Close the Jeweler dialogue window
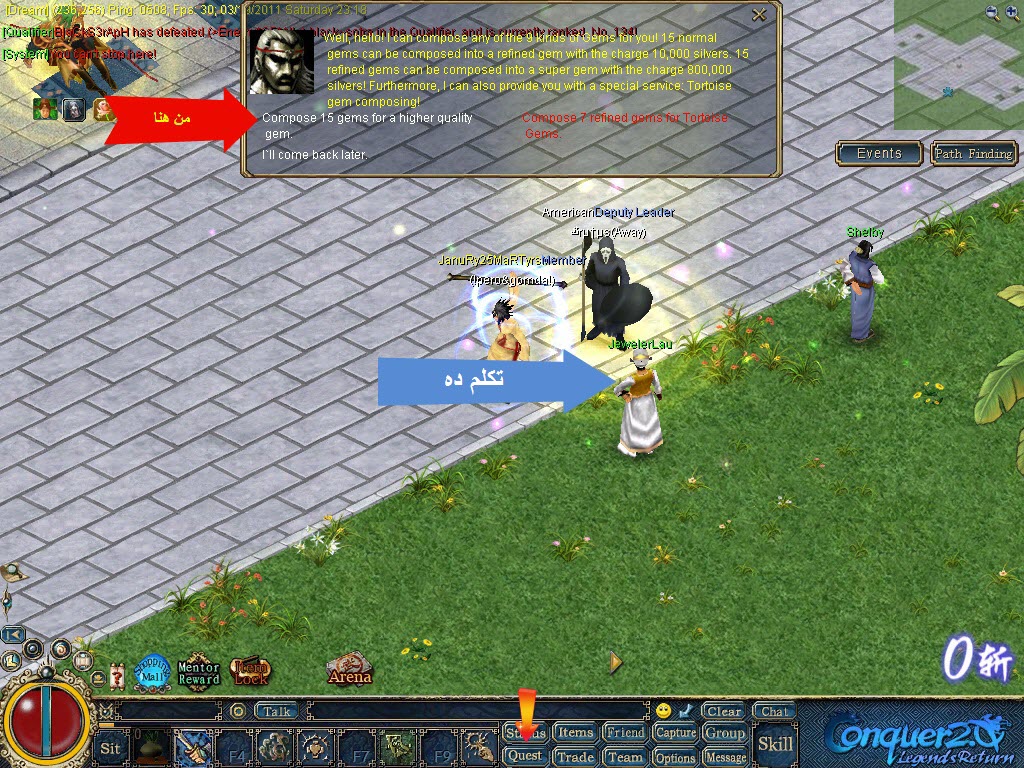The height and width of the screenshot is (768, 1024). point(759,15)
